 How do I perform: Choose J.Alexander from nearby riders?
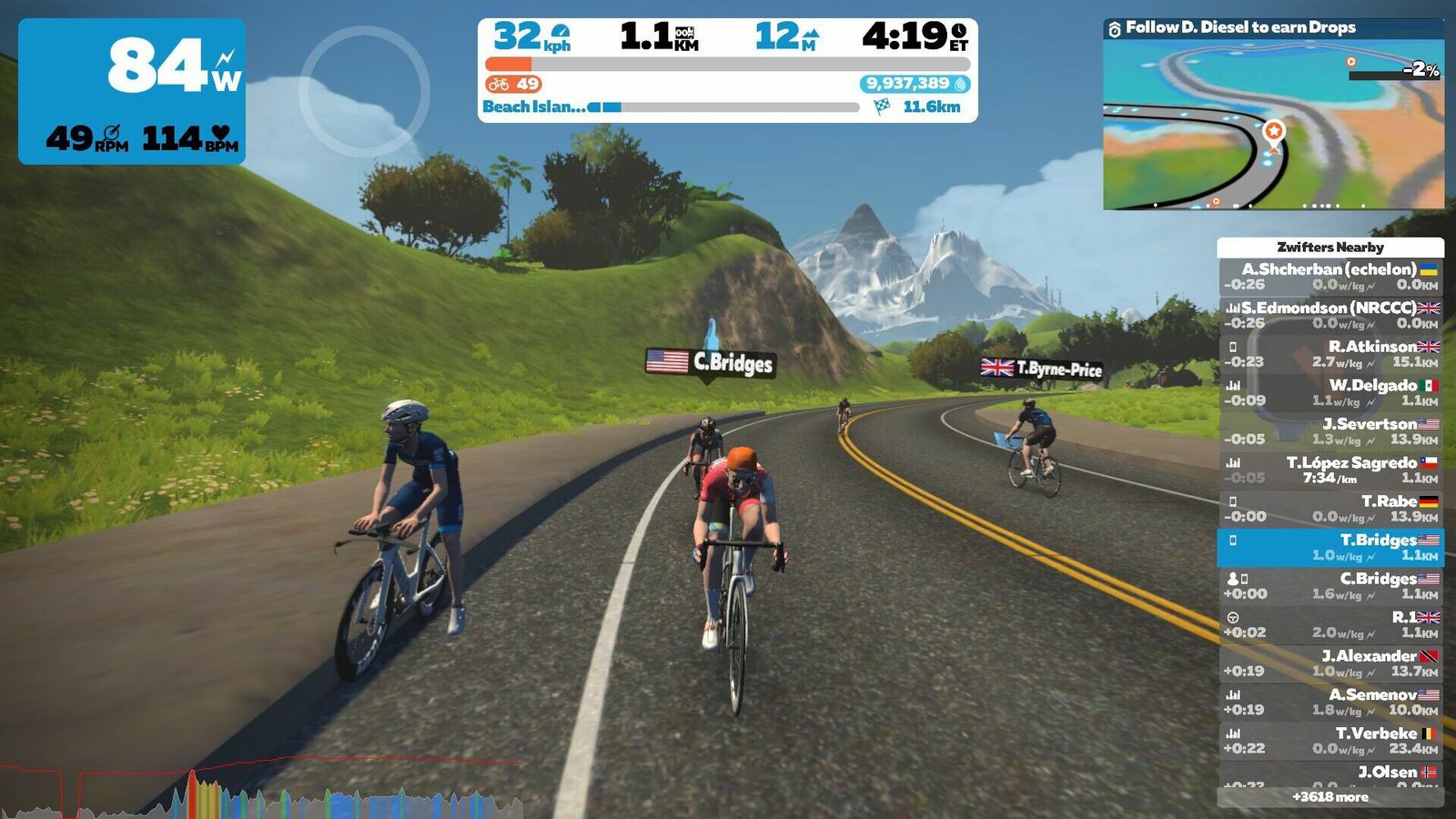(x=1330, y=663)
